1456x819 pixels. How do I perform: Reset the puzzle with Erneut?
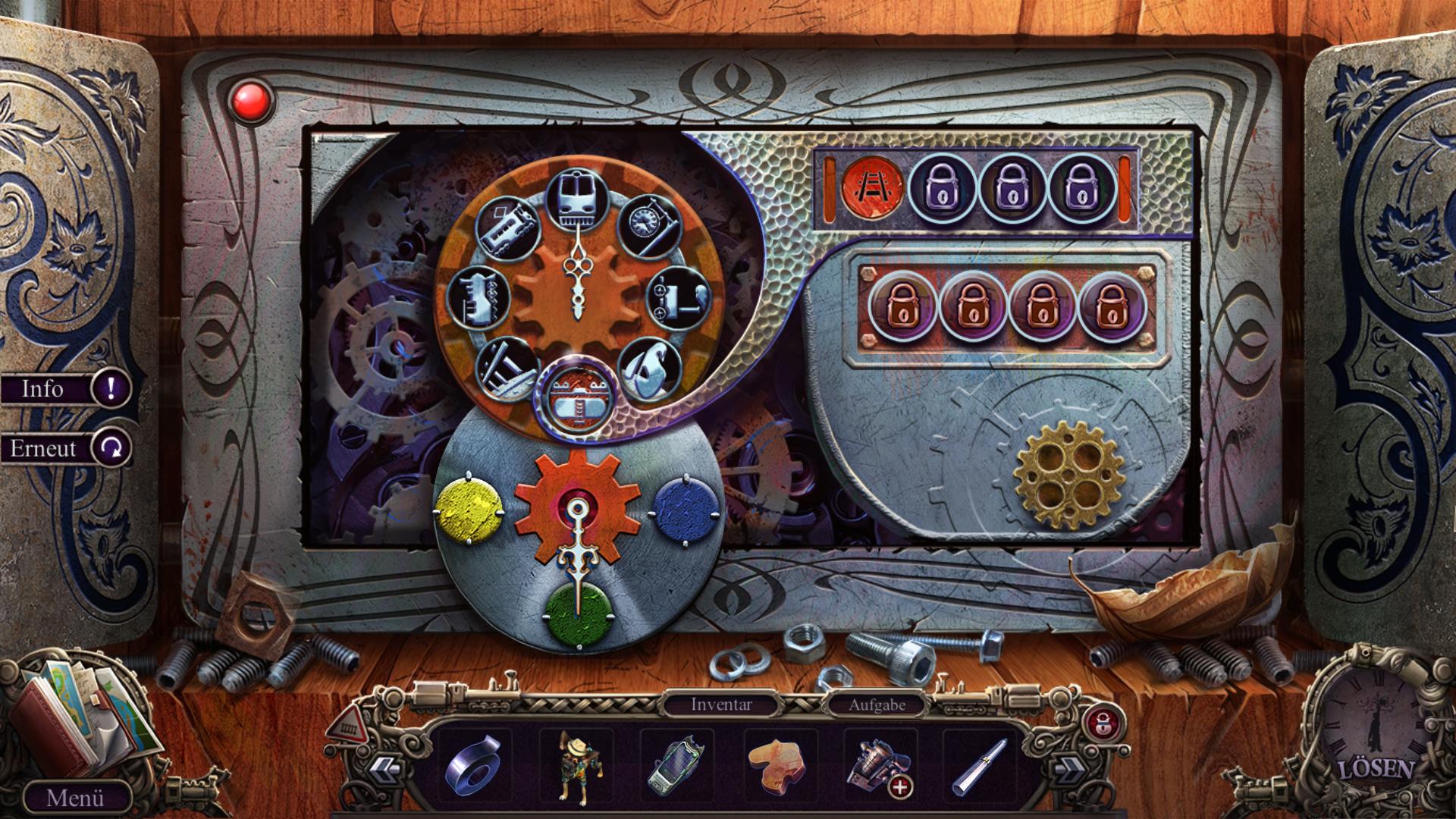68,448
